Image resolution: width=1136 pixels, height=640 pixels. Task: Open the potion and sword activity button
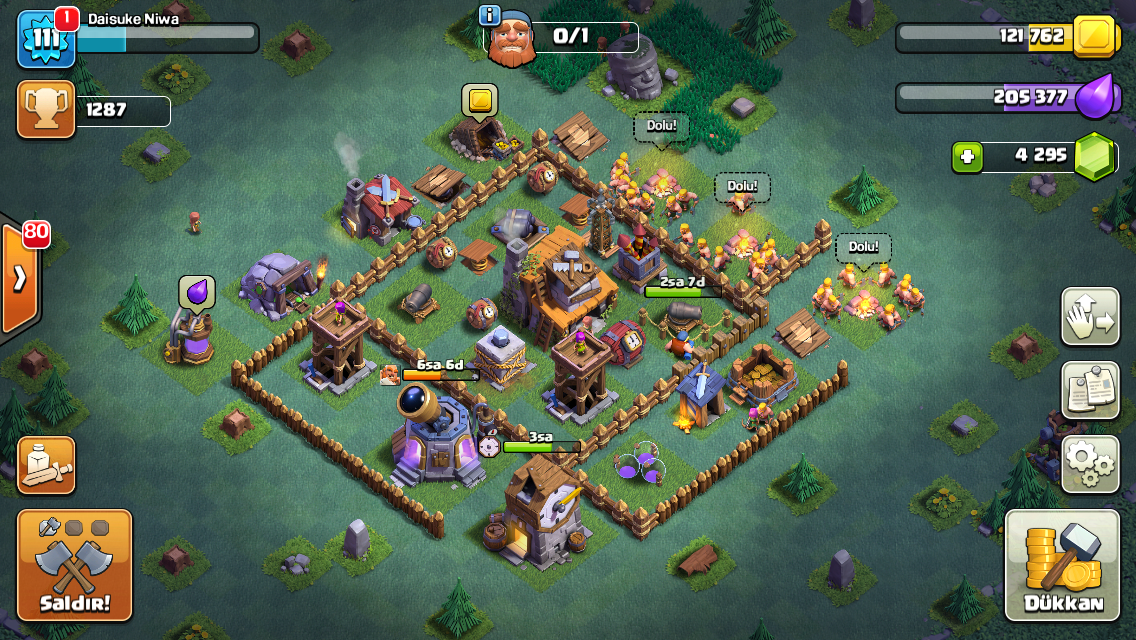tap(46, 465)
